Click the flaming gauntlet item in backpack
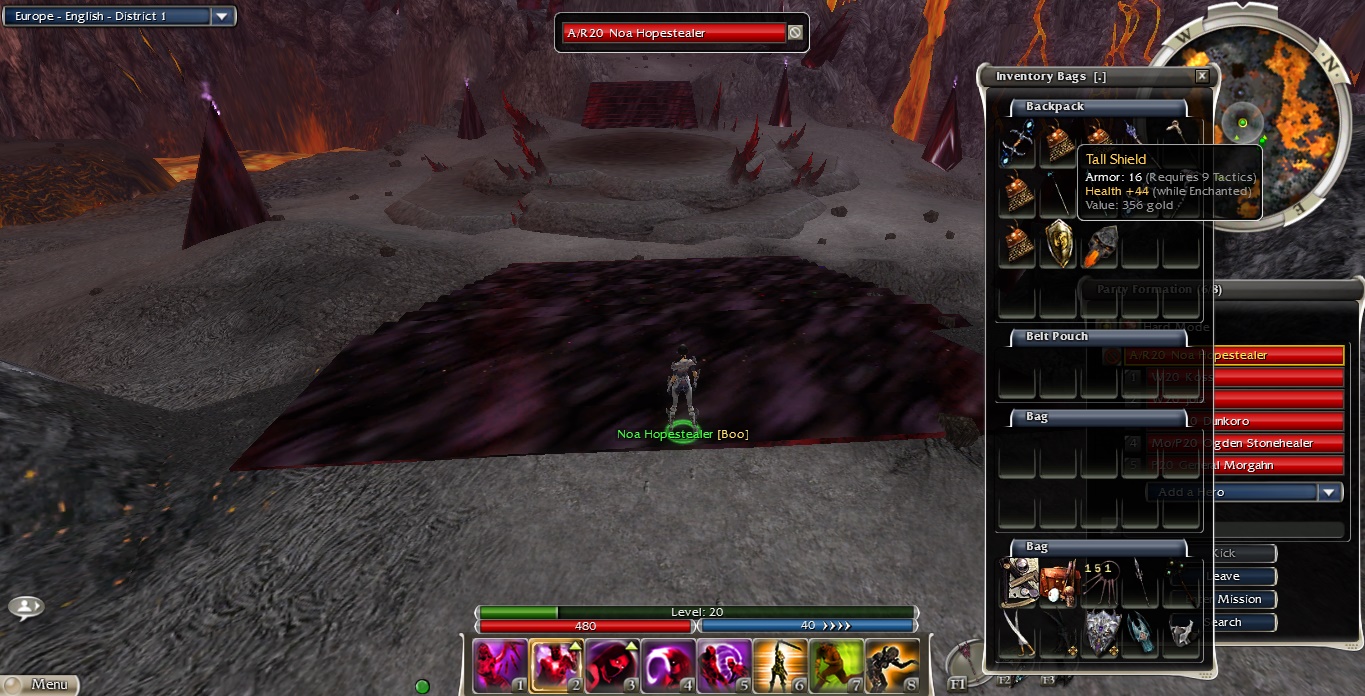This screenshot has width=1365, height=696. click(1101, 246)
